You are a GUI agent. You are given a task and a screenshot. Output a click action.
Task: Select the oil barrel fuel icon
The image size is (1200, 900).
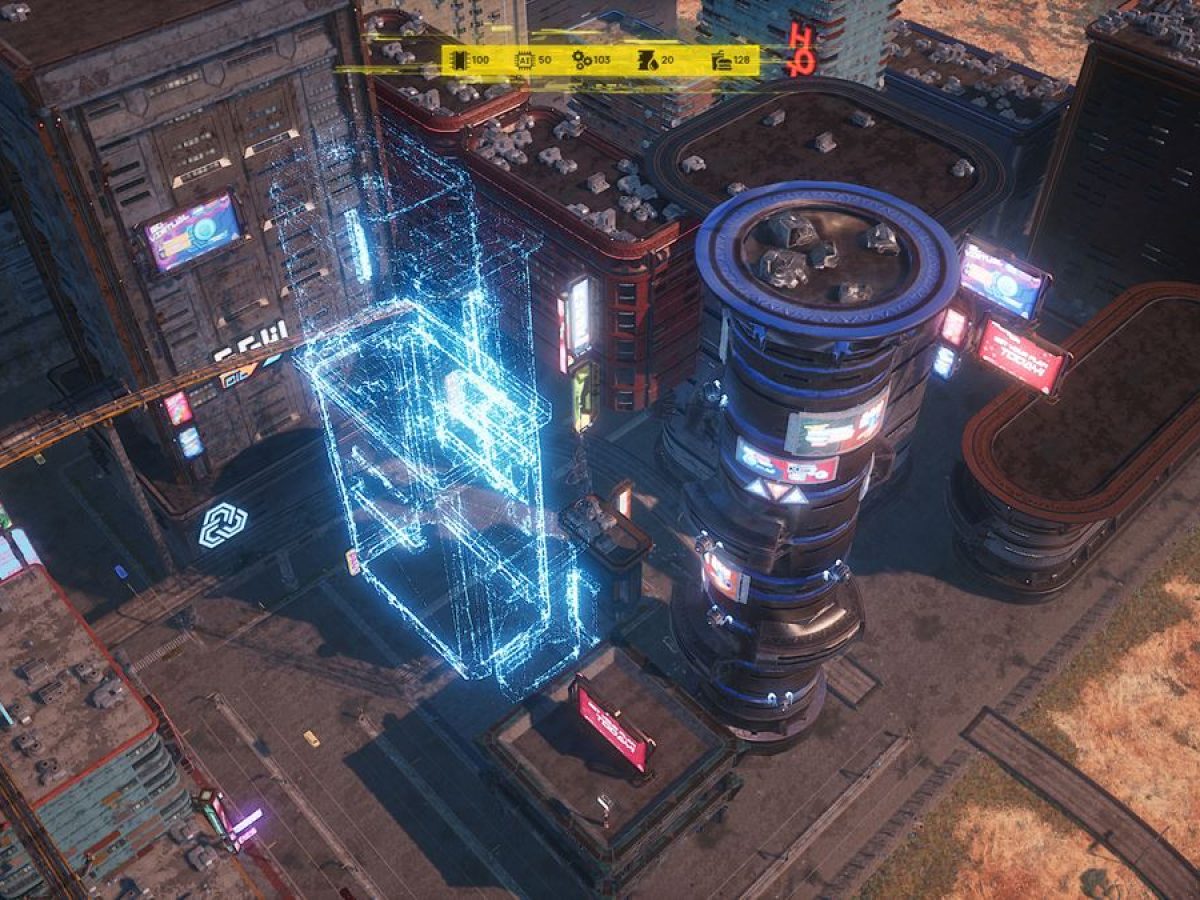[x=647, y=60]
